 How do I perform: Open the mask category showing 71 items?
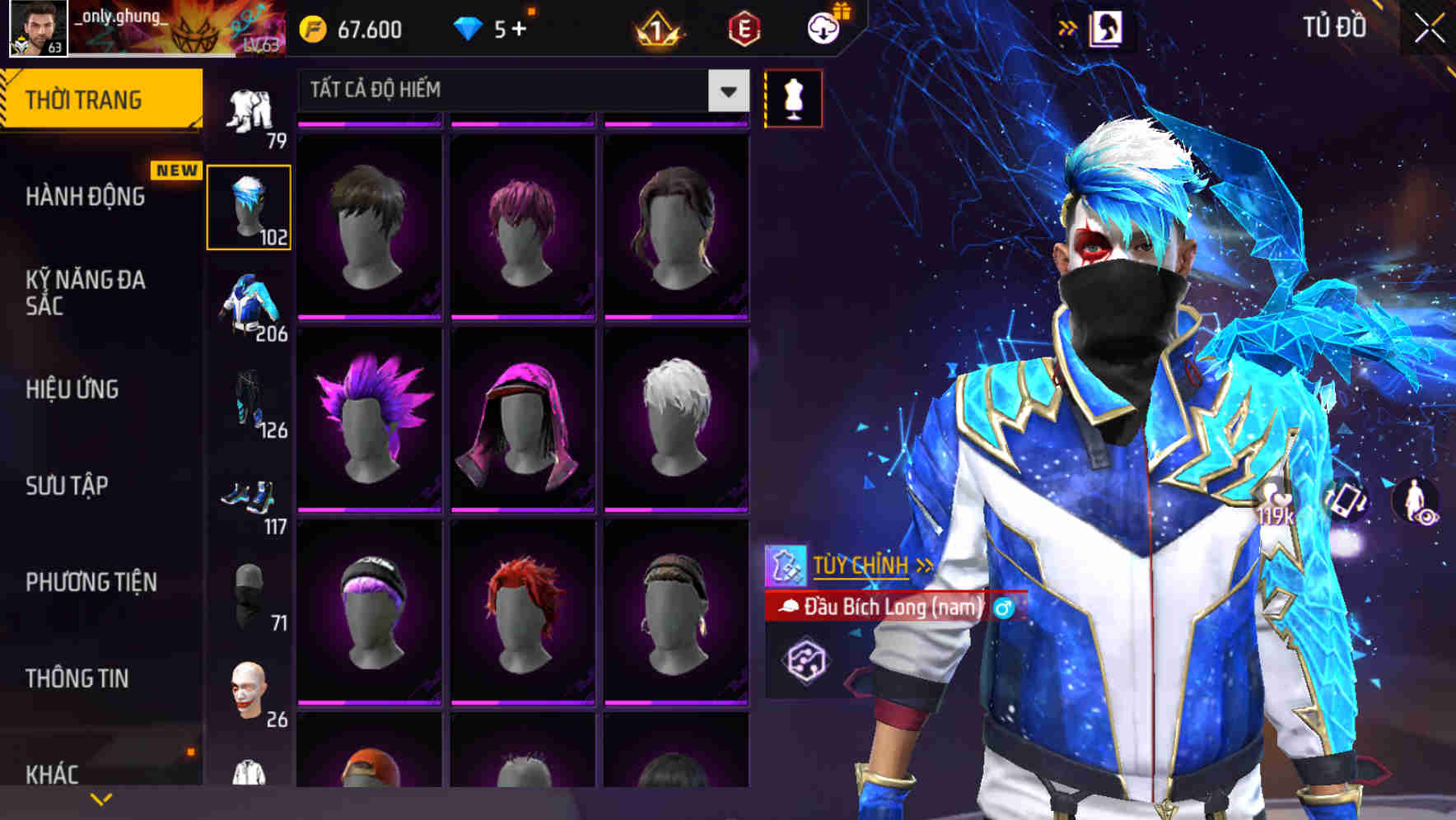pyautogui.click(x=250, y=594)
